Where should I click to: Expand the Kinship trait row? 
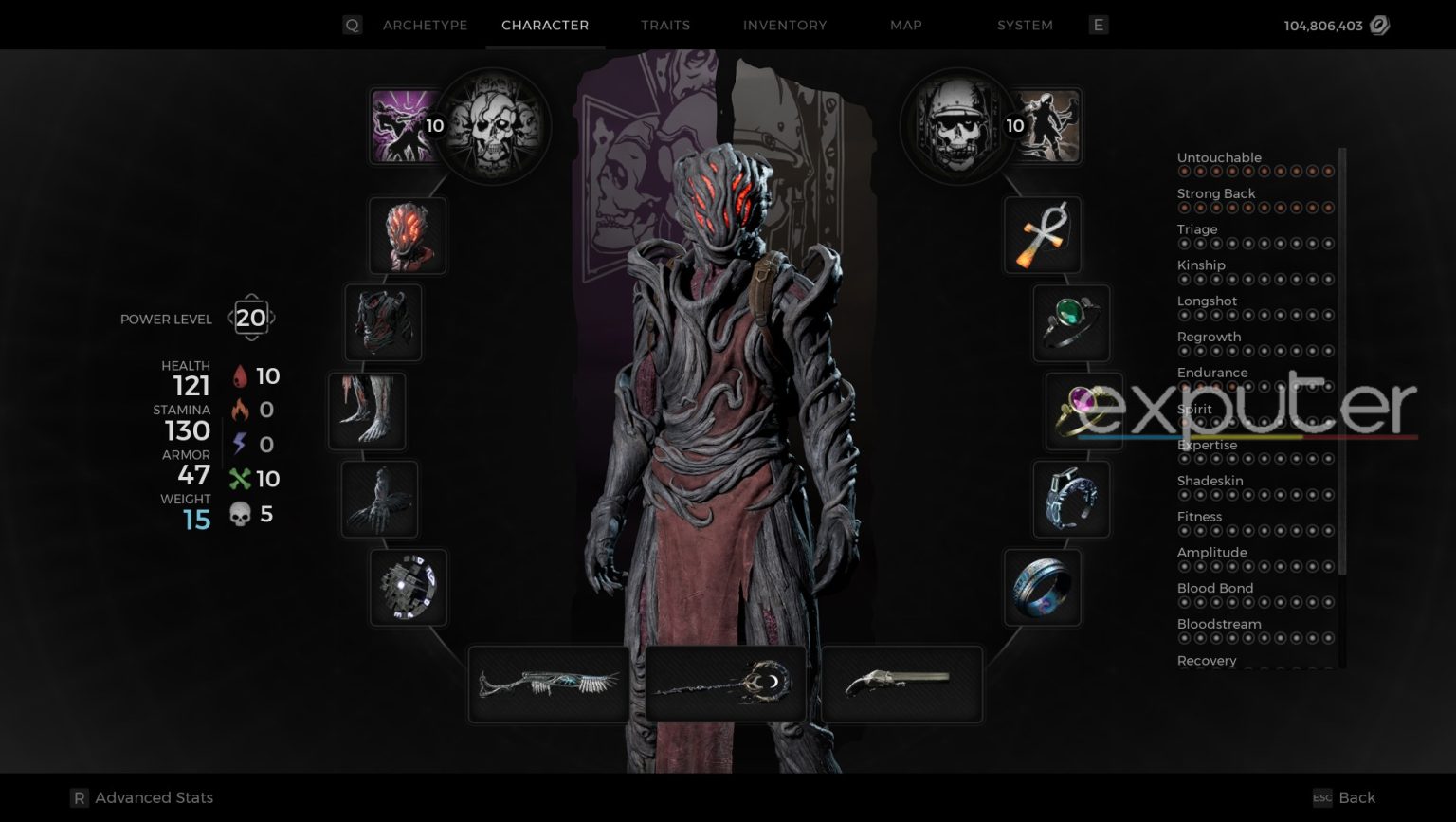coord(1201,265)
